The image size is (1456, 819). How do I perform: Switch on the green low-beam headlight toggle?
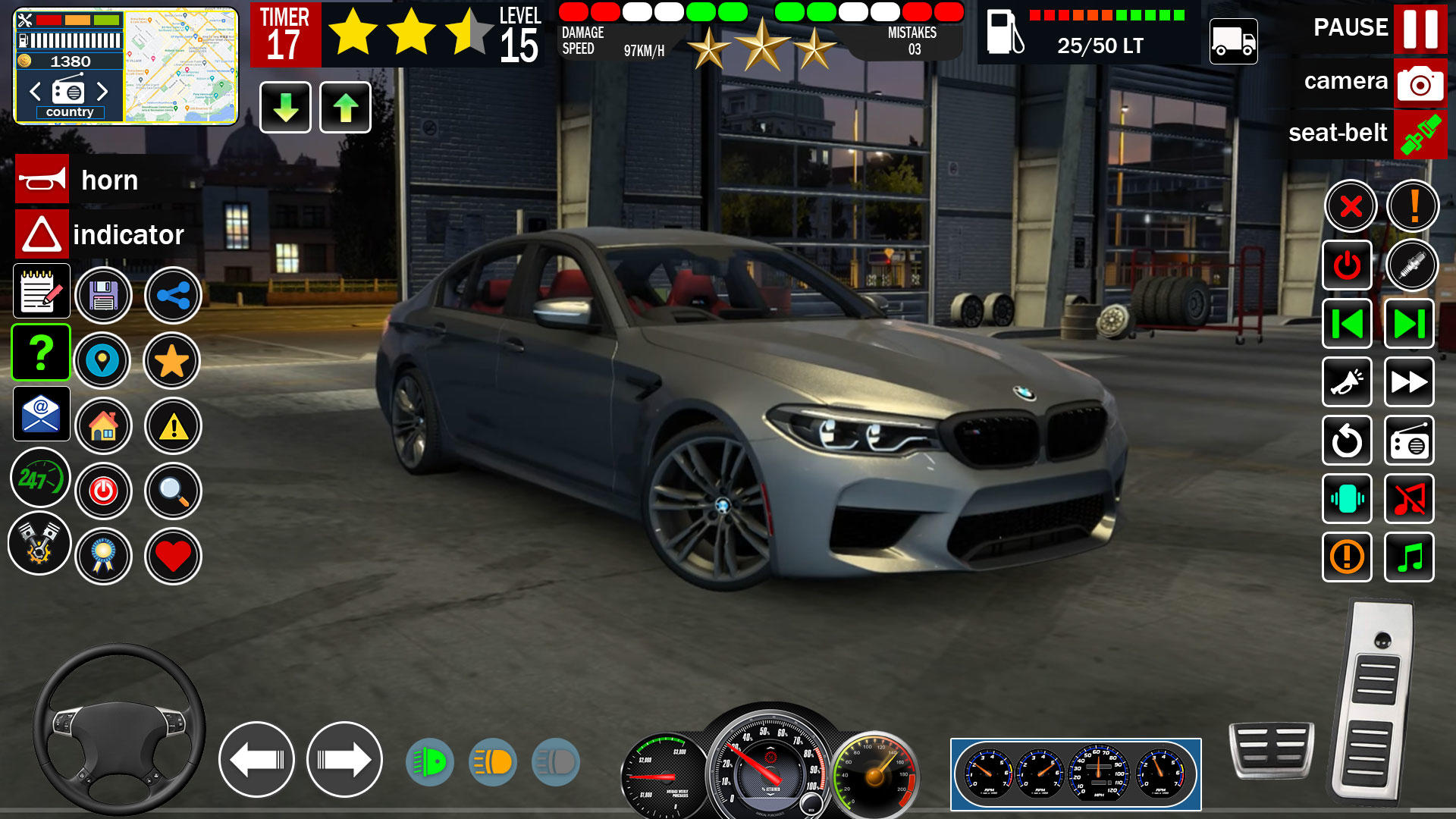coord(429,762)
